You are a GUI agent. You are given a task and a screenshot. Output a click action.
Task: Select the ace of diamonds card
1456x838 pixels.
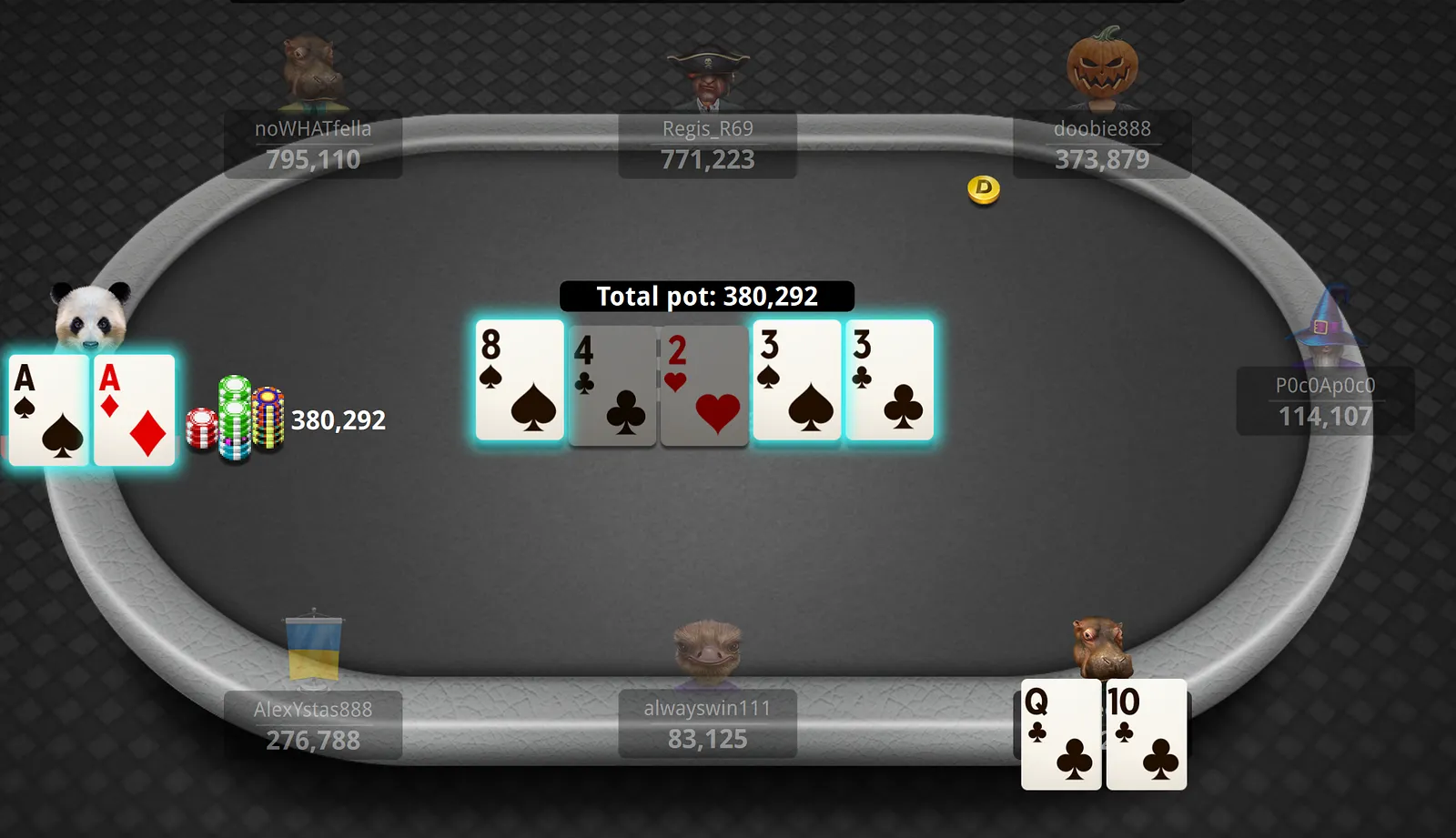pyautogui.click(x=135, y=410)
